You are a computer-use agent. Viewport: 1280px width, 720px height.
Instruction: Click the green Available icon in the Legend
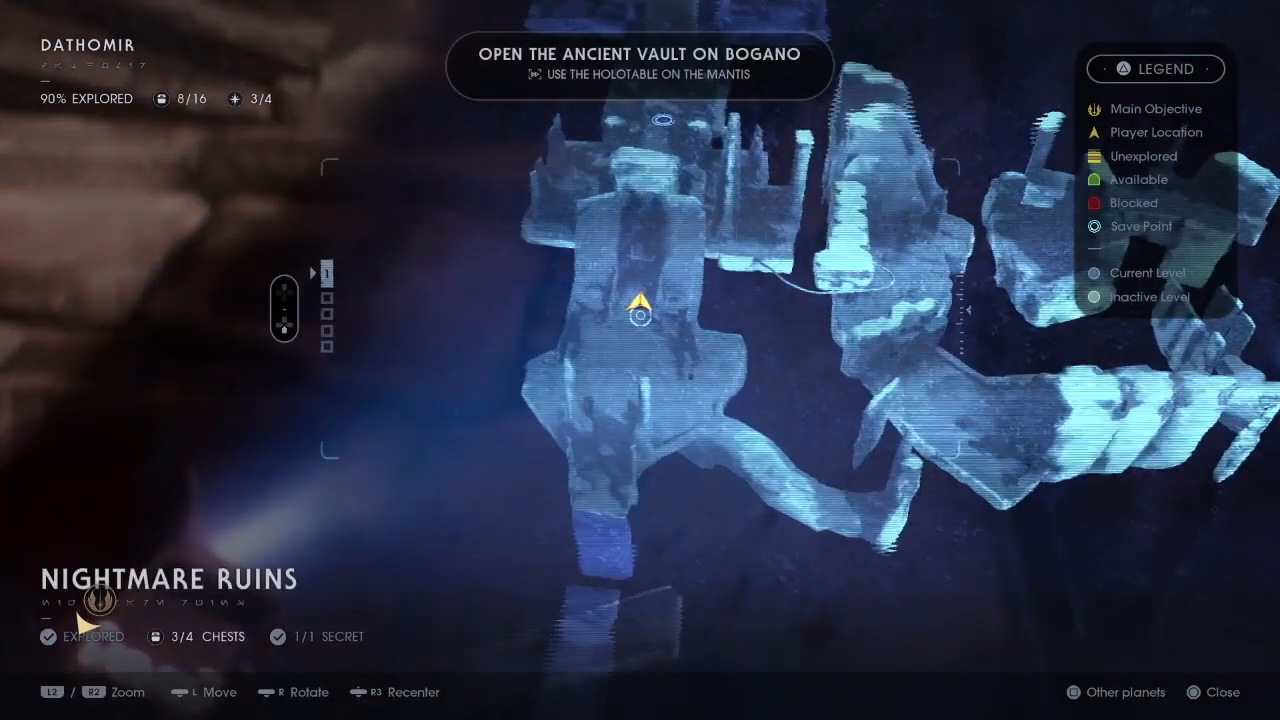[1094, 179]
